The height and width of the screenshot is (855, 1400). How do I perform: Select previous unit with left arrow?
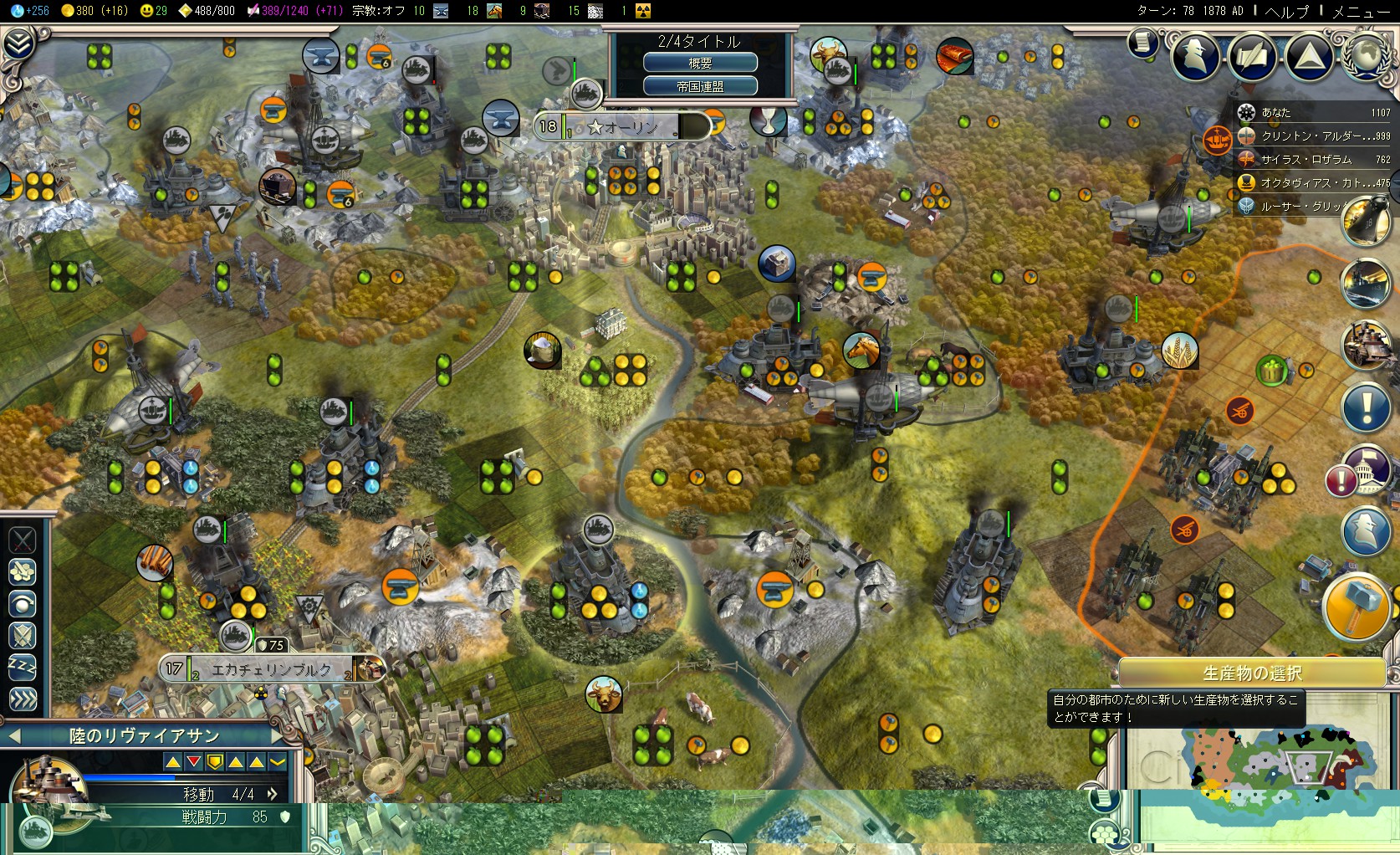coord(13,736)
